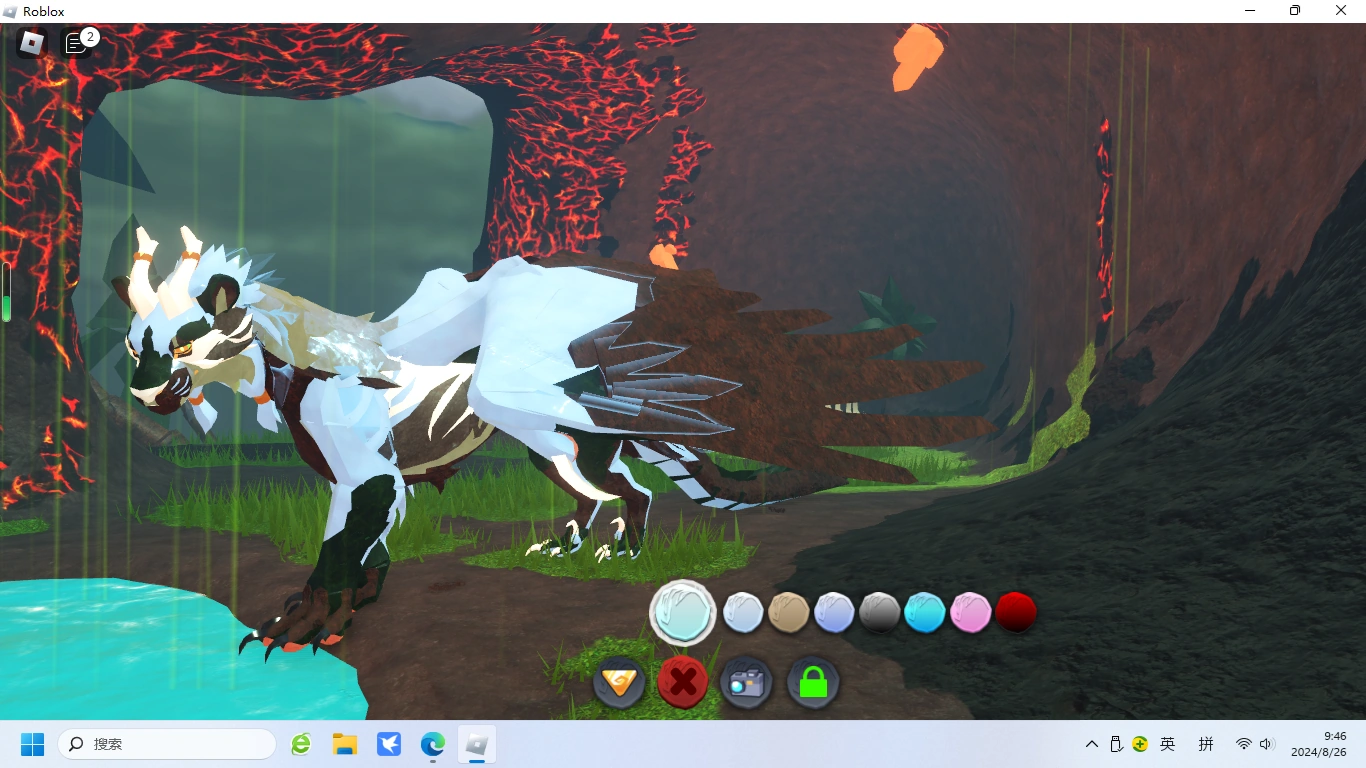The height and width of the screenshot is (768, 1366).
Task: Select the bright cyan creature skin circle
Action: point(924,611)
